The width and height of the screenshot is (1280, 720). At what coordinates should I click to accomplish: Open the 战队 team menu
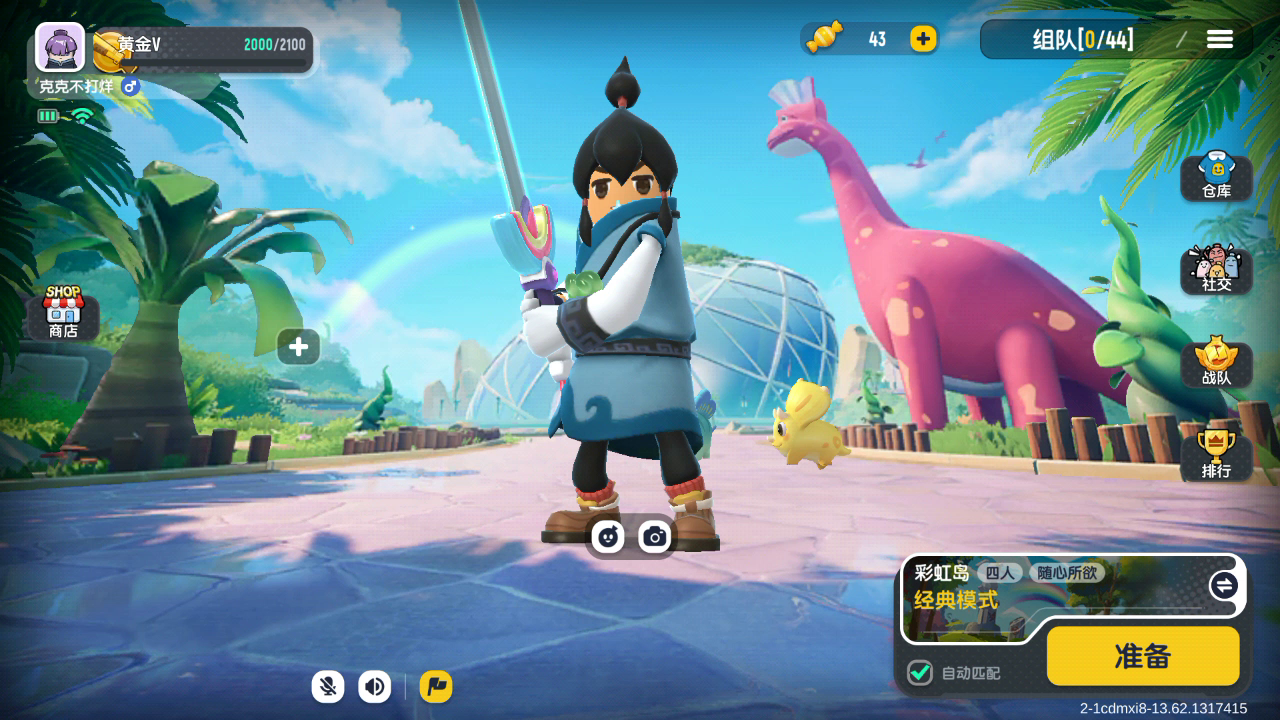[x=1216, y=363]
